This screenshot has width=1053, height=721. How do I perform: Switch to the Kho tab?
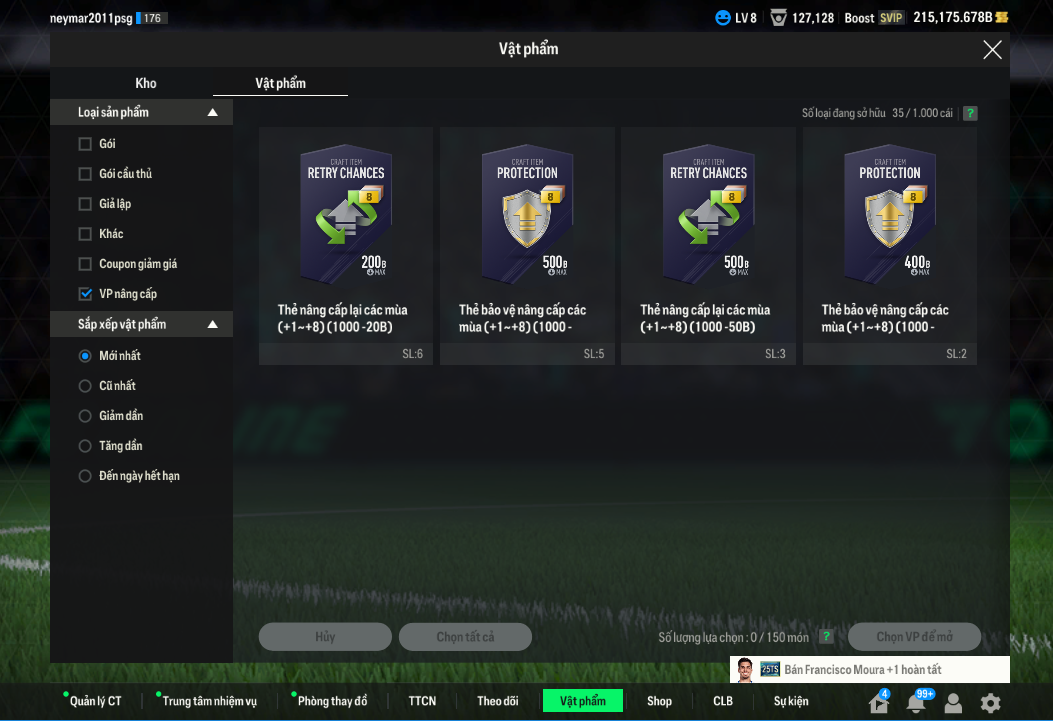pos(146,83)
